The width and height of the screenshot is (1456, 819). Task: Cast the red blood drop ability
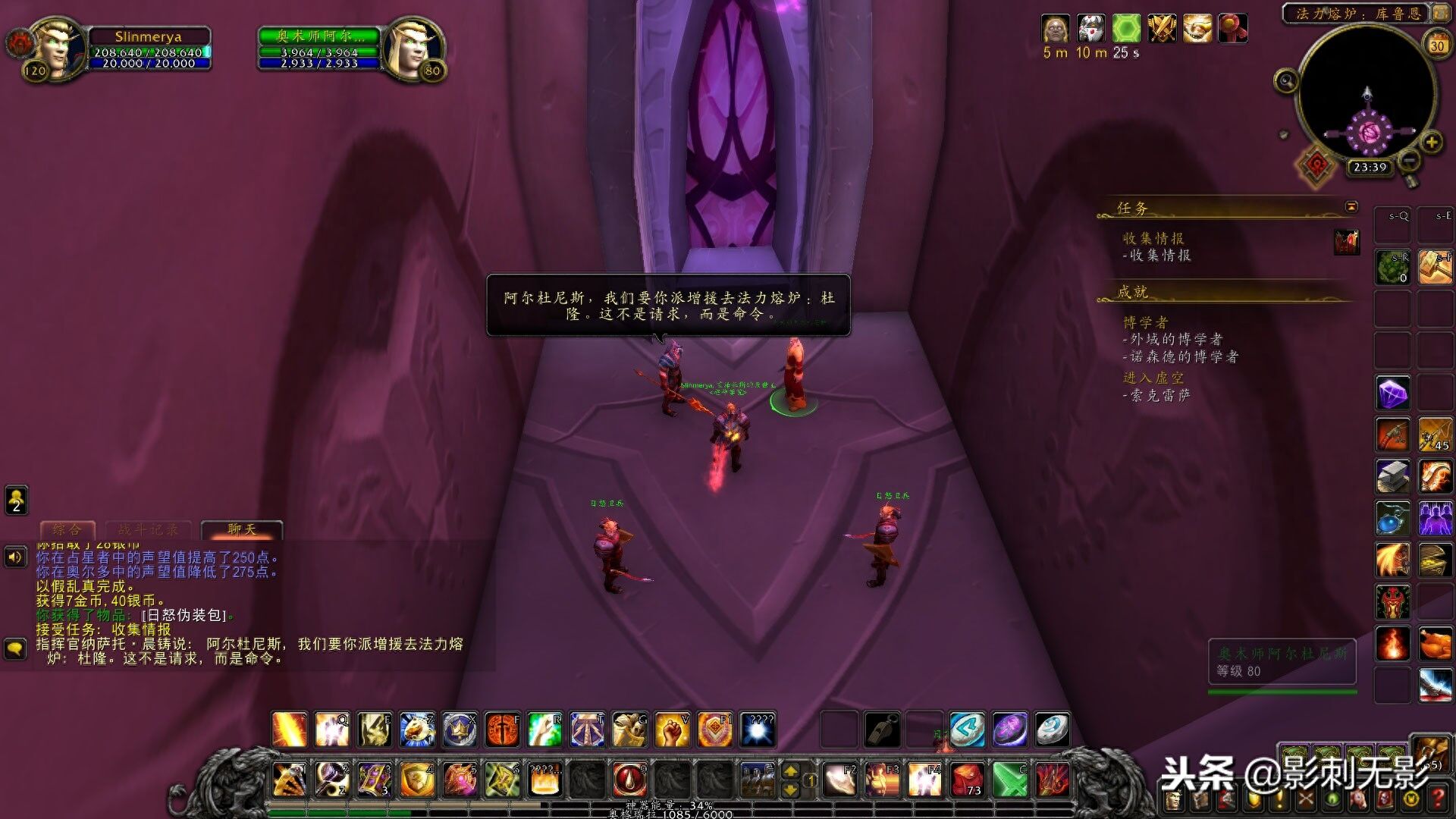(629, 780)
